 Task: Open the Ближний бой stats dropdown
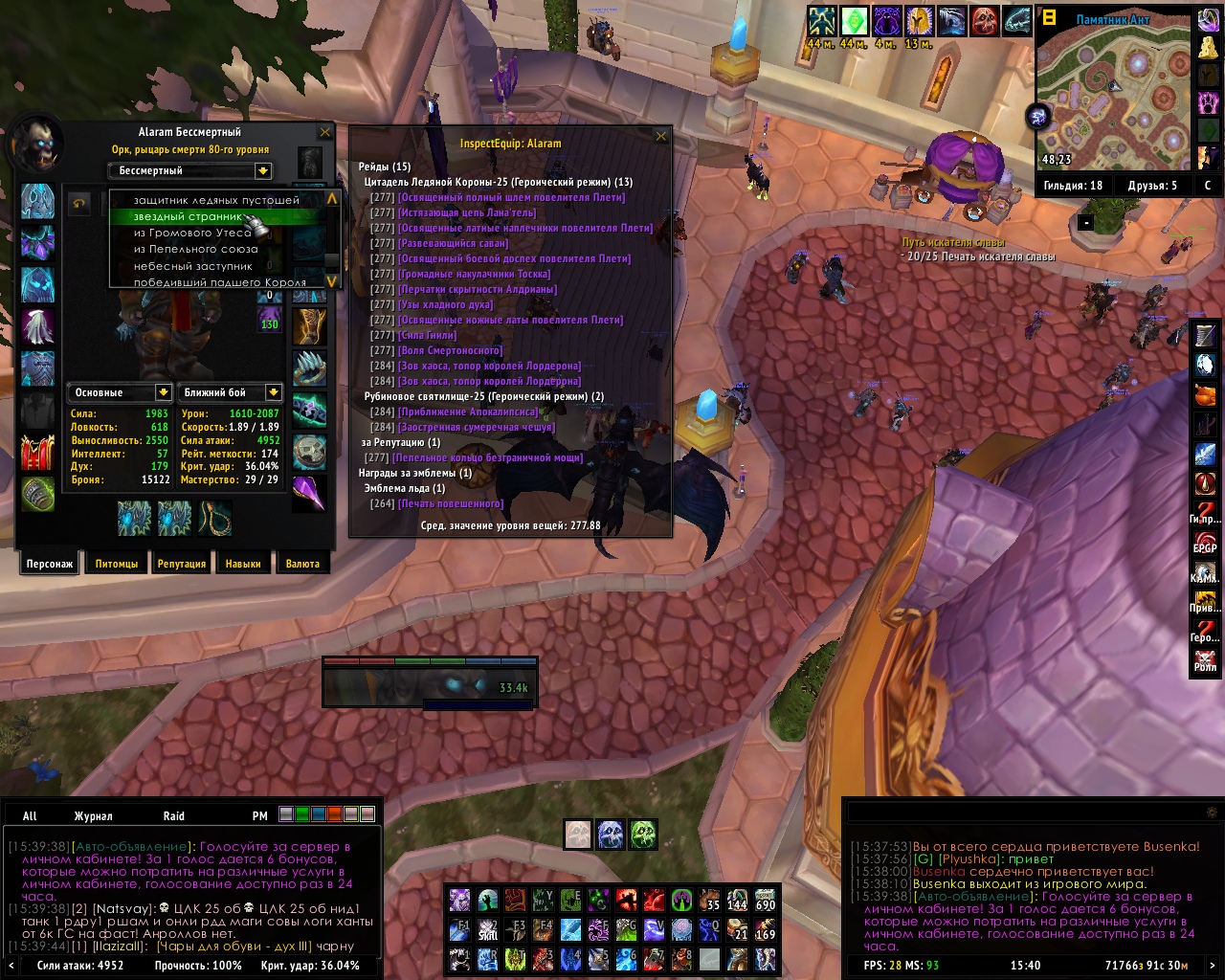coord(273,392)
